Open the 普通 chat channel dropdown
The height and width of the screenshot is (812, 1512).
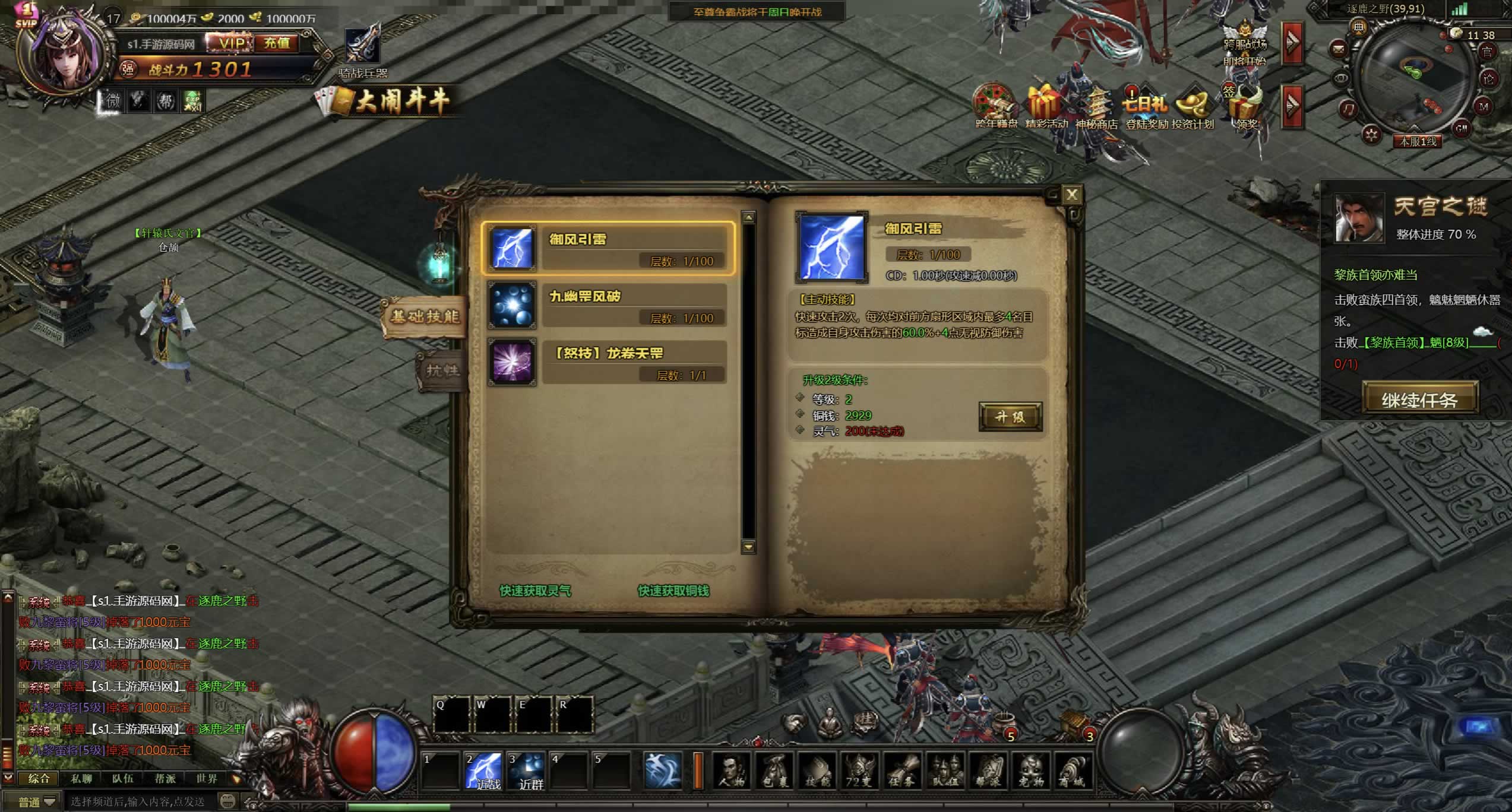point(36,802)
